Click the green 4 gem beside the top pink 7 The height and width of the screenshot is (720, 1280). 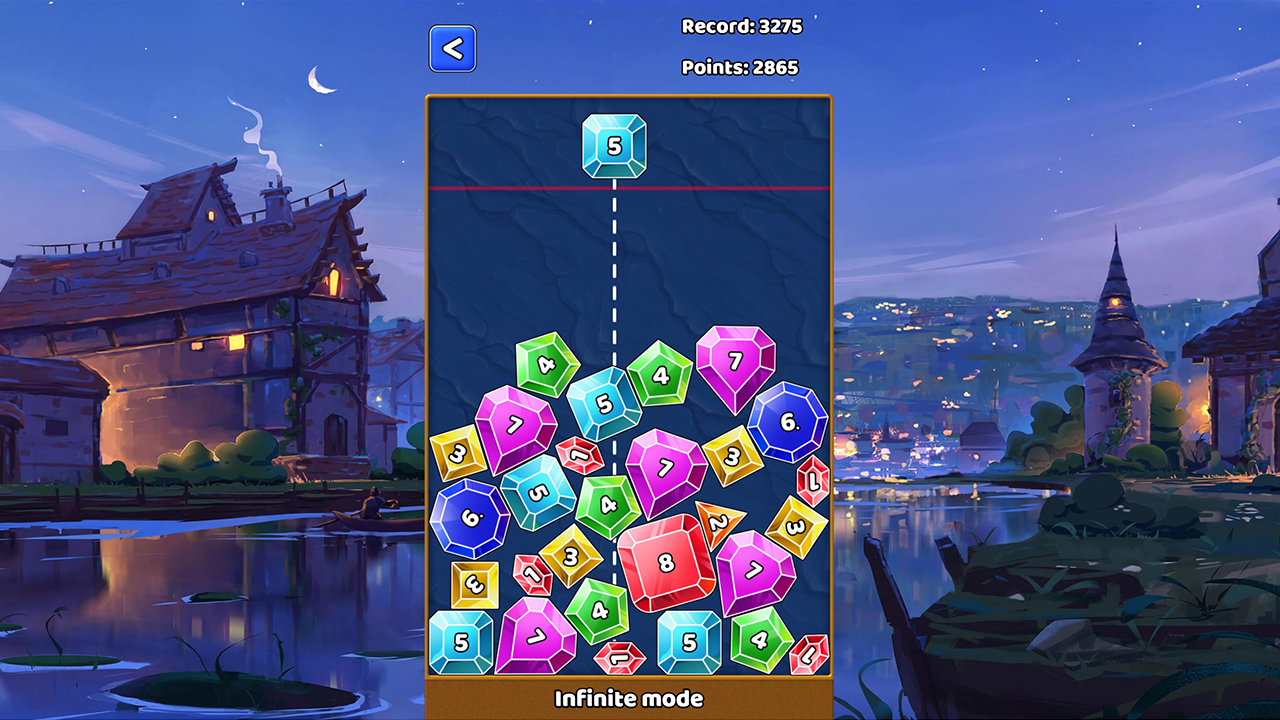coord(659,374)
